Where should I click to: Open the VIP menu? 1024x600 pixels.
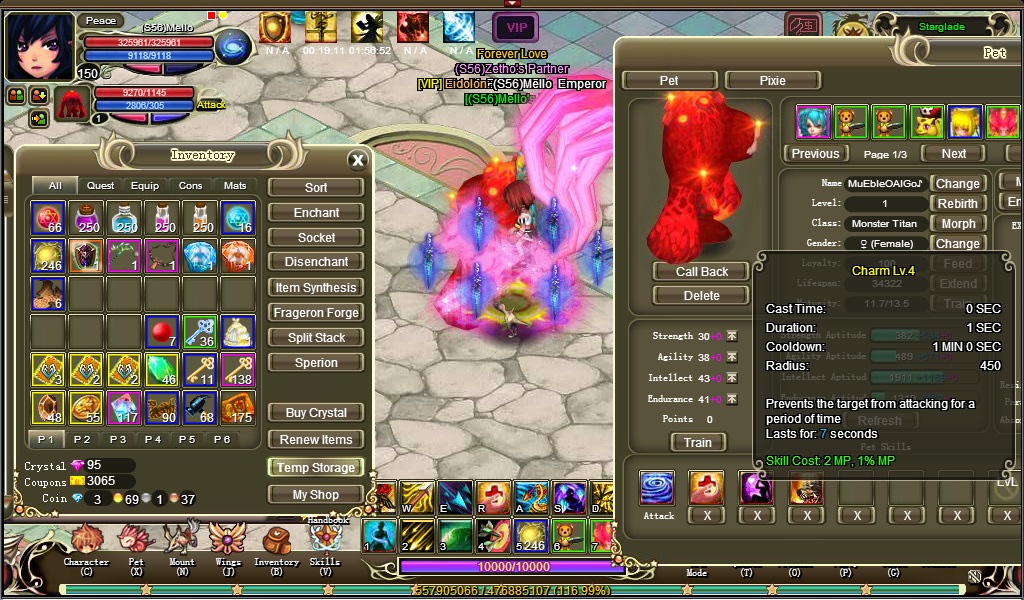(x=516, y=27)
